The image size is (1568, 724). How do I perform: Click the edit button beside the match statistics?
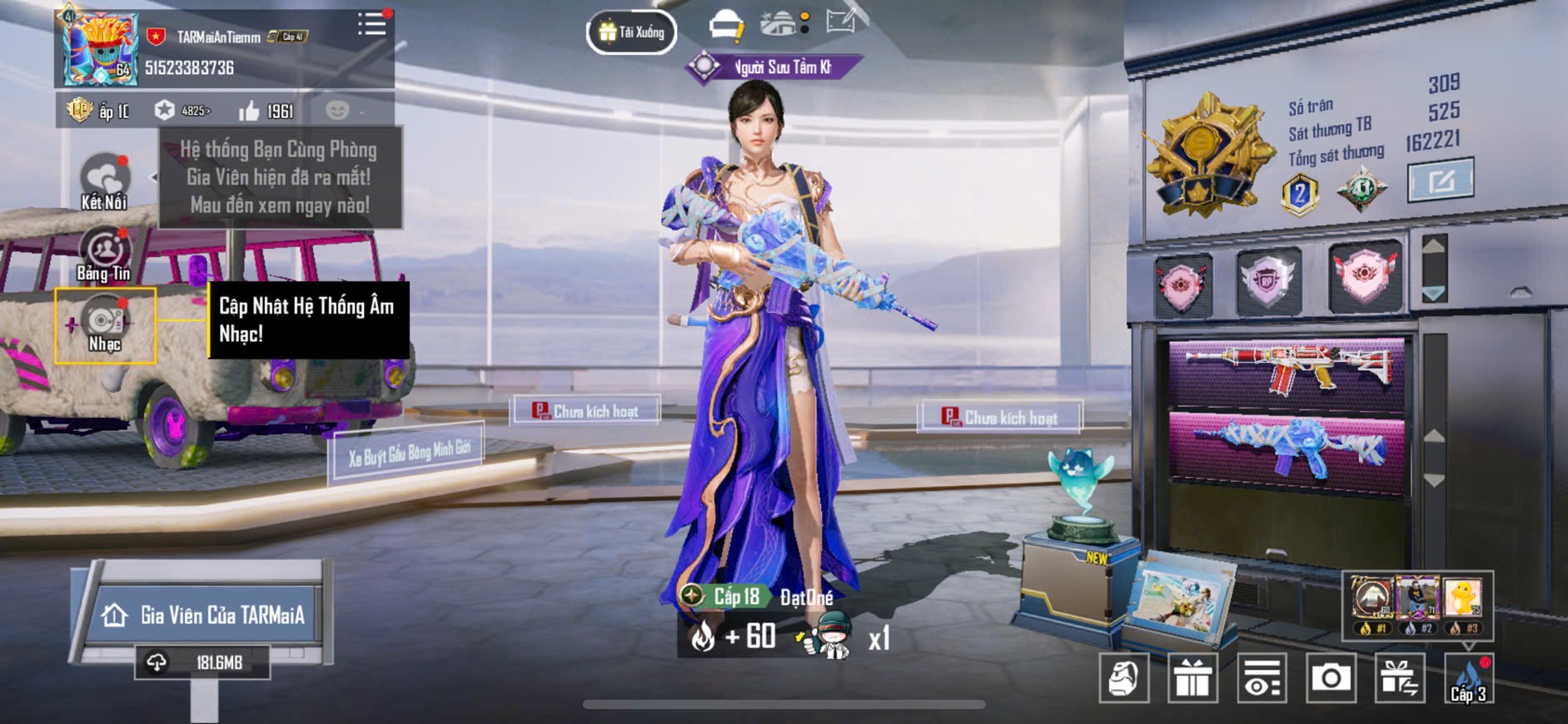(1440, 180)
